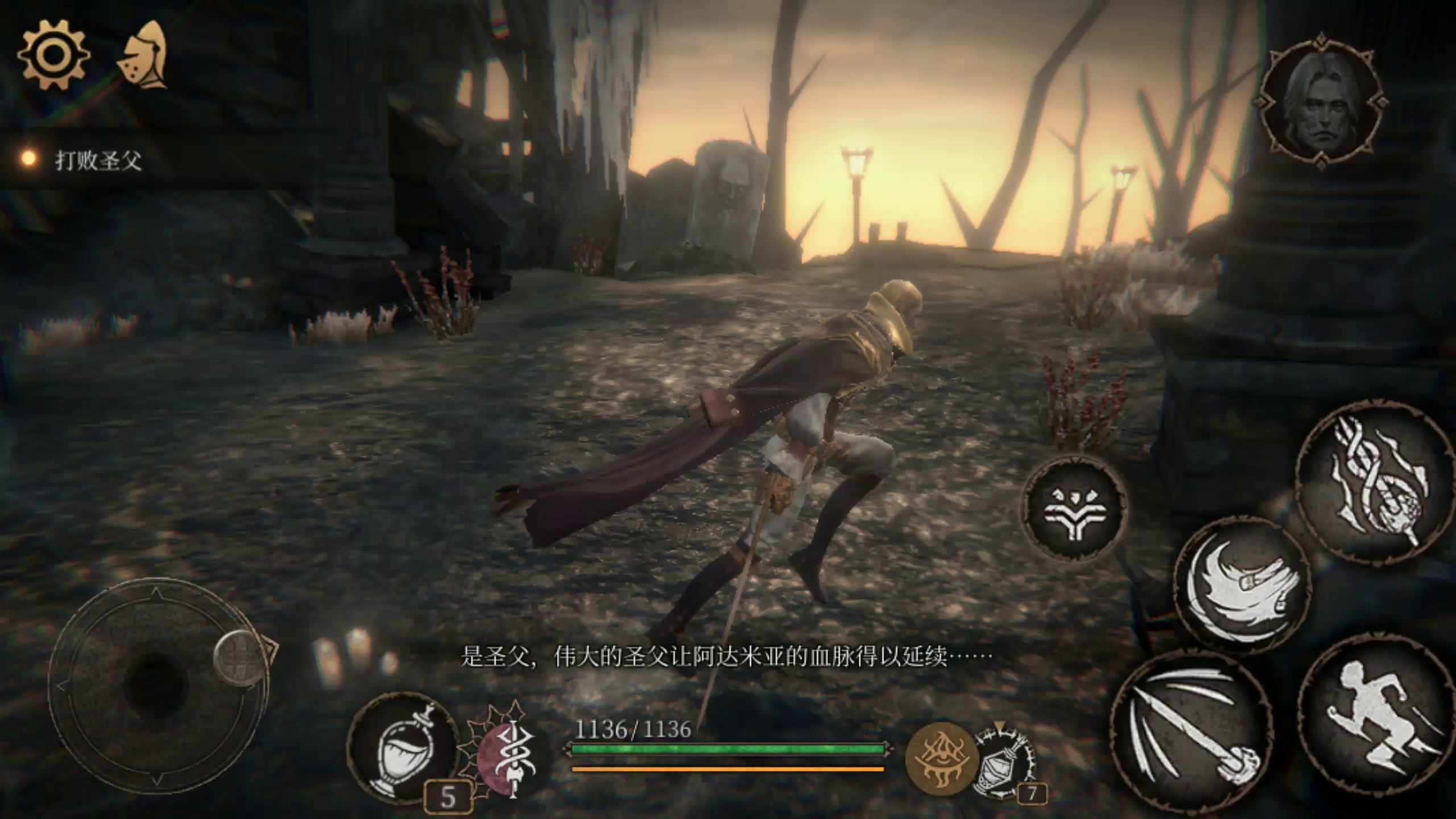Tap the grey-haired character portrait

pyautogui.click(x=1321, y=102)
